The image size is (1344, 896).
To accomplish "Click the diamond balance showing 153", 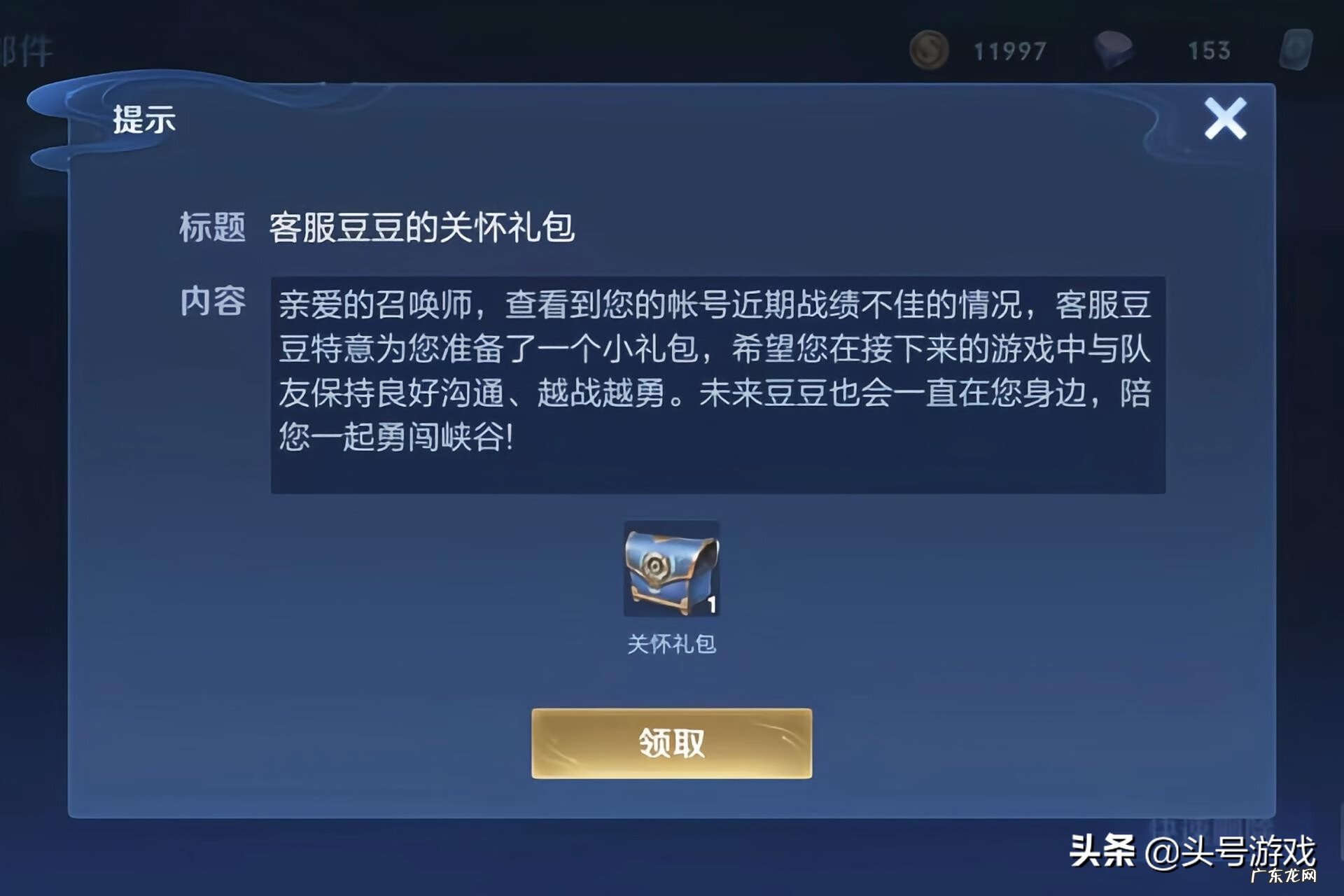I will pos(1209,50).
